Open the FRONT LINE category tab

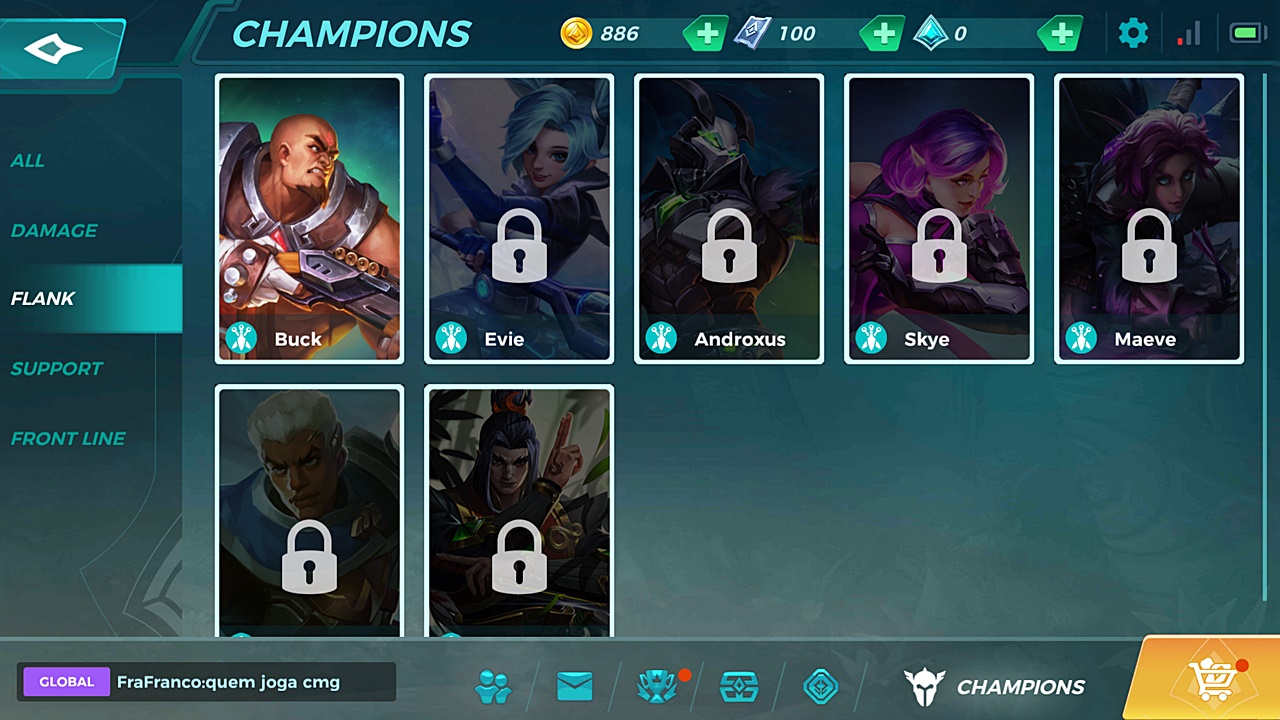click(x=68, y=438)
